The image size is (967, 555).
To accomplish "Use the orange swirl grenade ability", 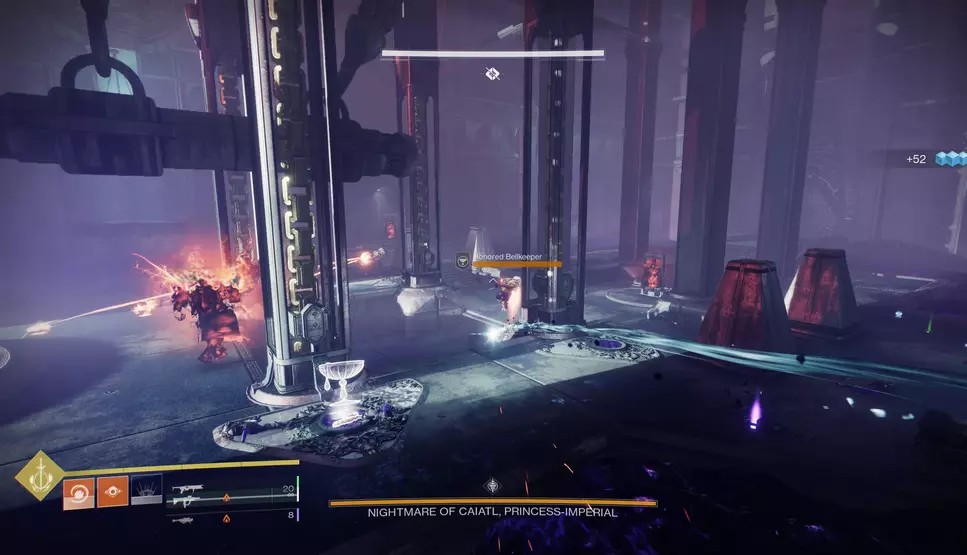I will 78,491.
